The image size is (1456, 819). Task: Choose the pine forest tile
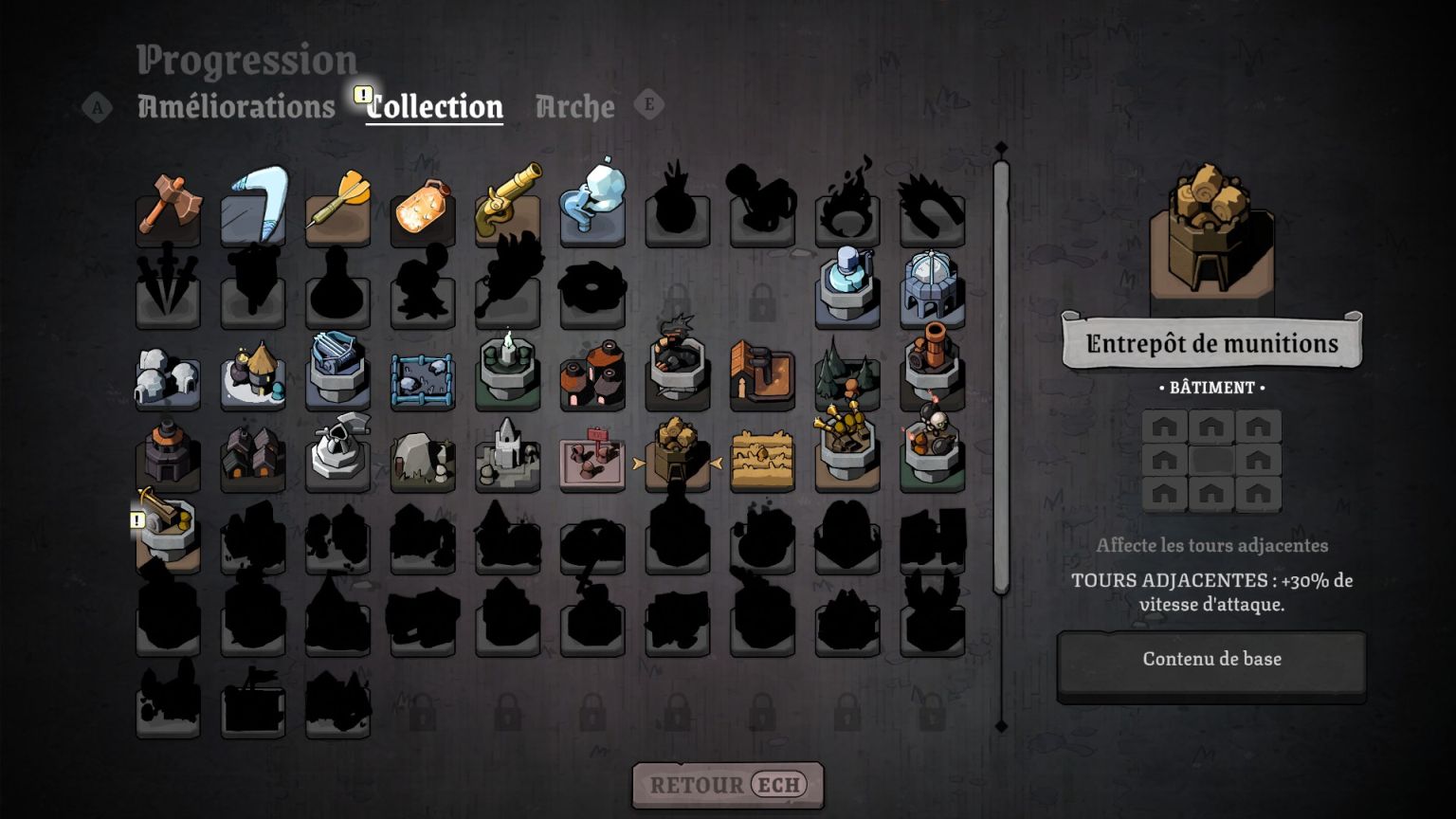(847, 377)
